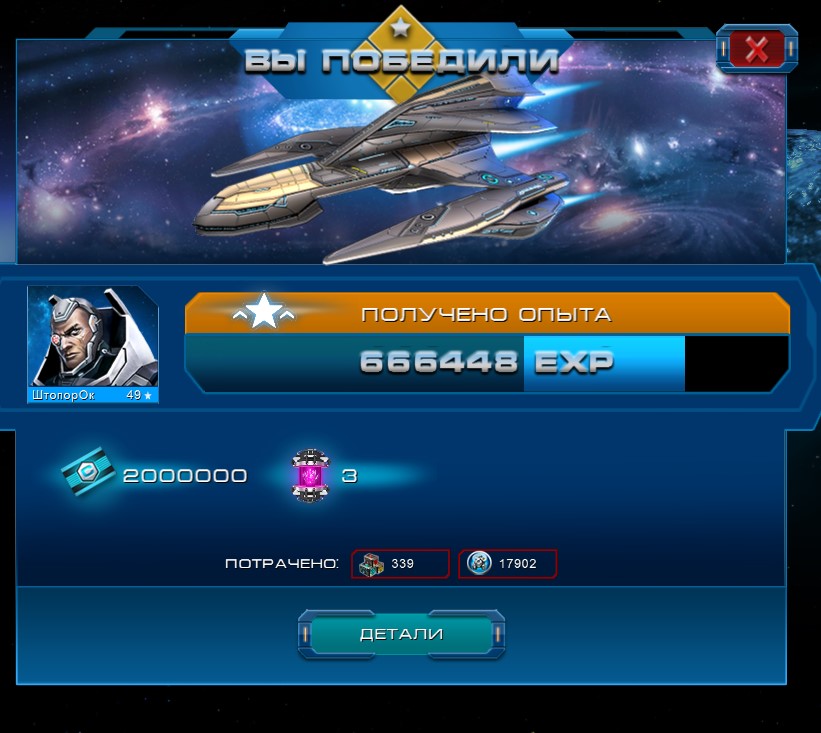Image resolution: width=821 pixels, height=733 pixels.
Task: Open battle details with ДЕТАЛИ button
Action: pos(401,634)
